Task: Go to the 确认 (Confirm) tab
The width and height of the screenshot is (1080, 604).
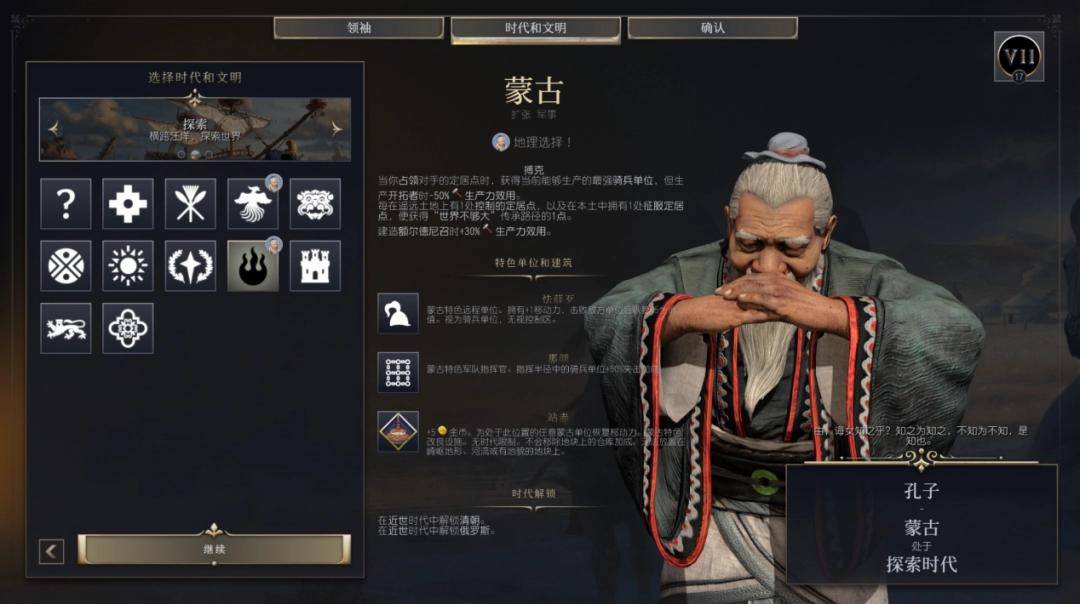Action: click(712, 28)
